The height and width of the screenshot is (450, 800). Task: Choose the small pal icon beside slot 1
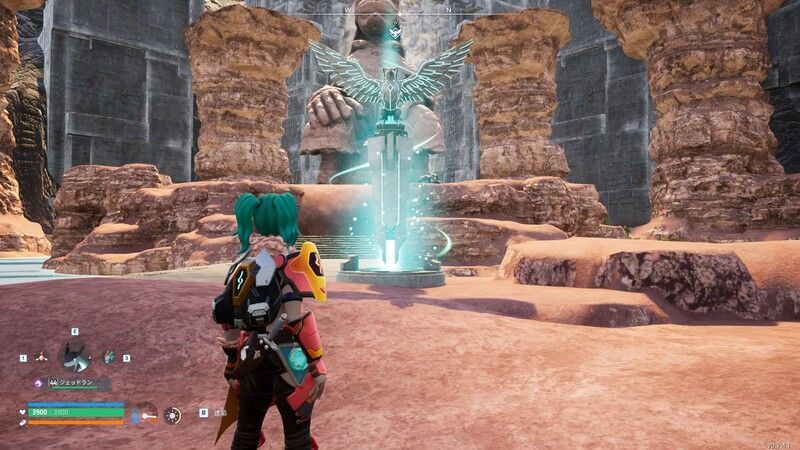click(x=41, y=357)
